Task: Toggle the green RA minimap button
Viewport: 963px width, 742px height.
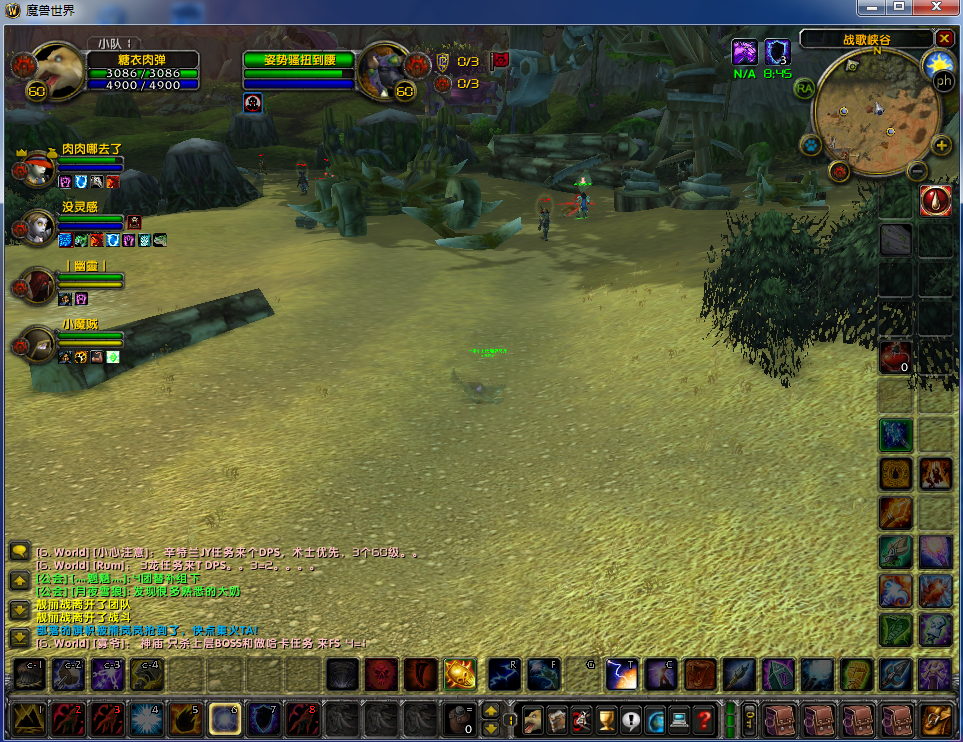Action: 805,88
